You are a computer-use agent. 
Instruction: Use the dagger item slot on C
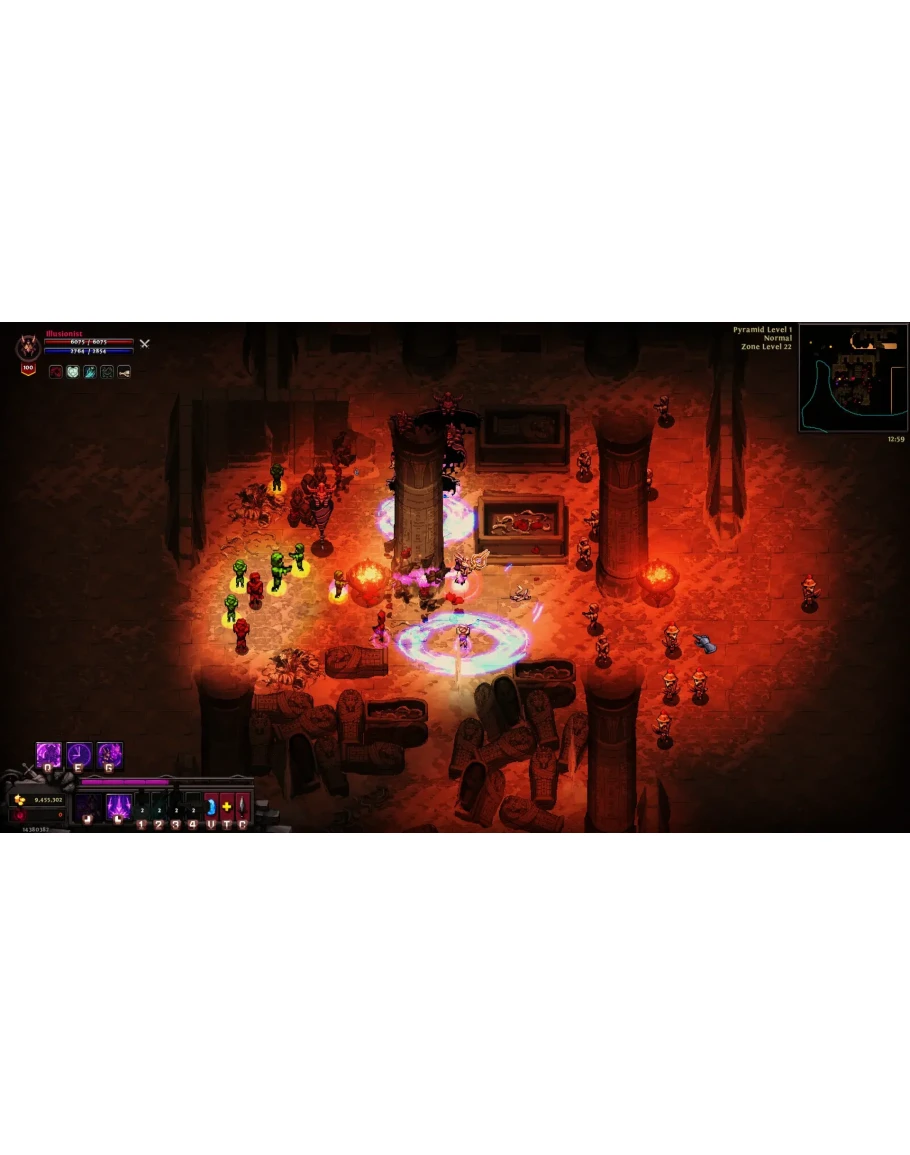[x=242, y=807]
